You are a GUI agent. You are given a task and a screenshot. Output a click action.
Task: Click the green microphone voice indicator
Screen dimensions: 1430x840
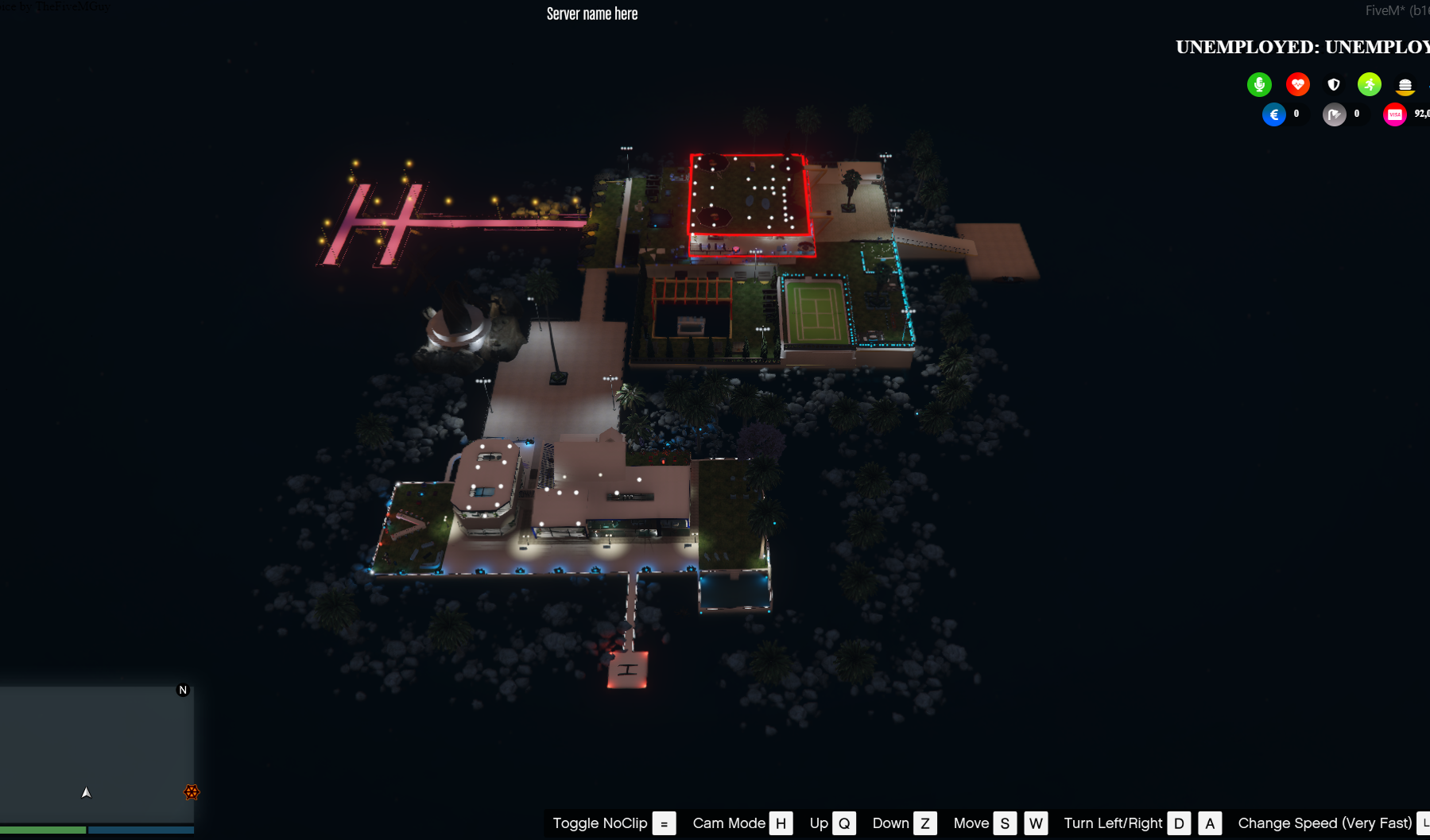1259,84
